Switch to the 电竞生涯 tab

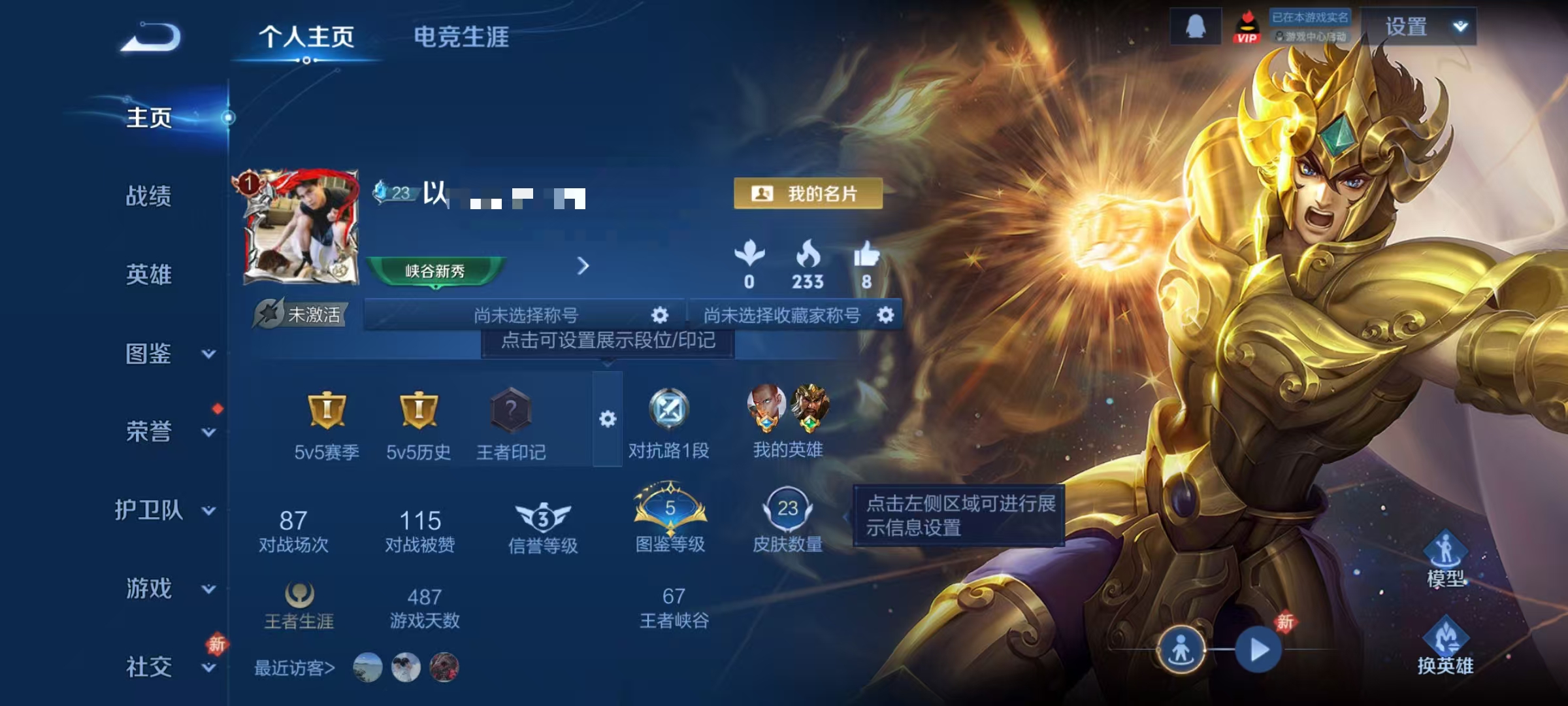(x=463, y=37)
